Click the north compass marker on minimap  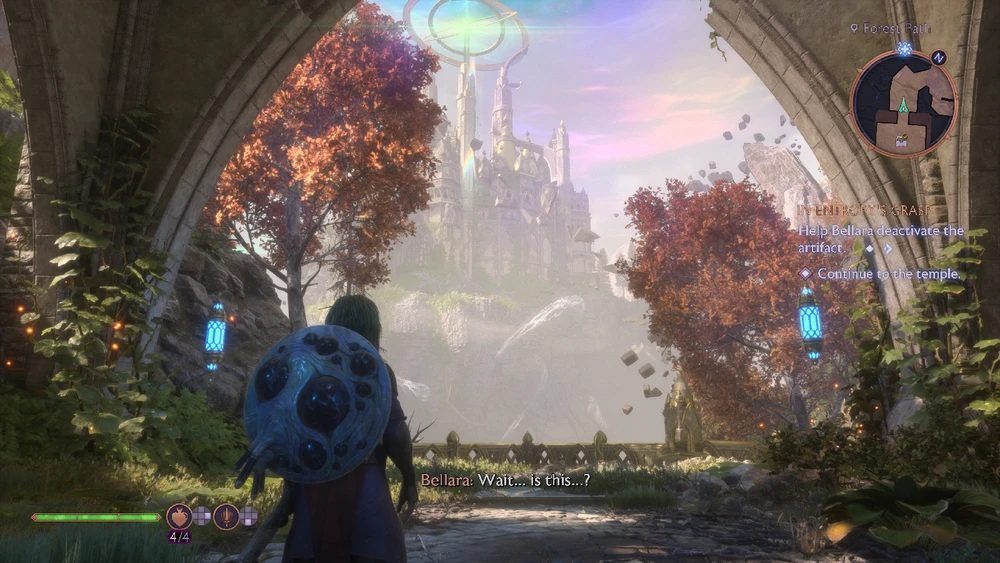pyautogui.click(x=937, y=59)
